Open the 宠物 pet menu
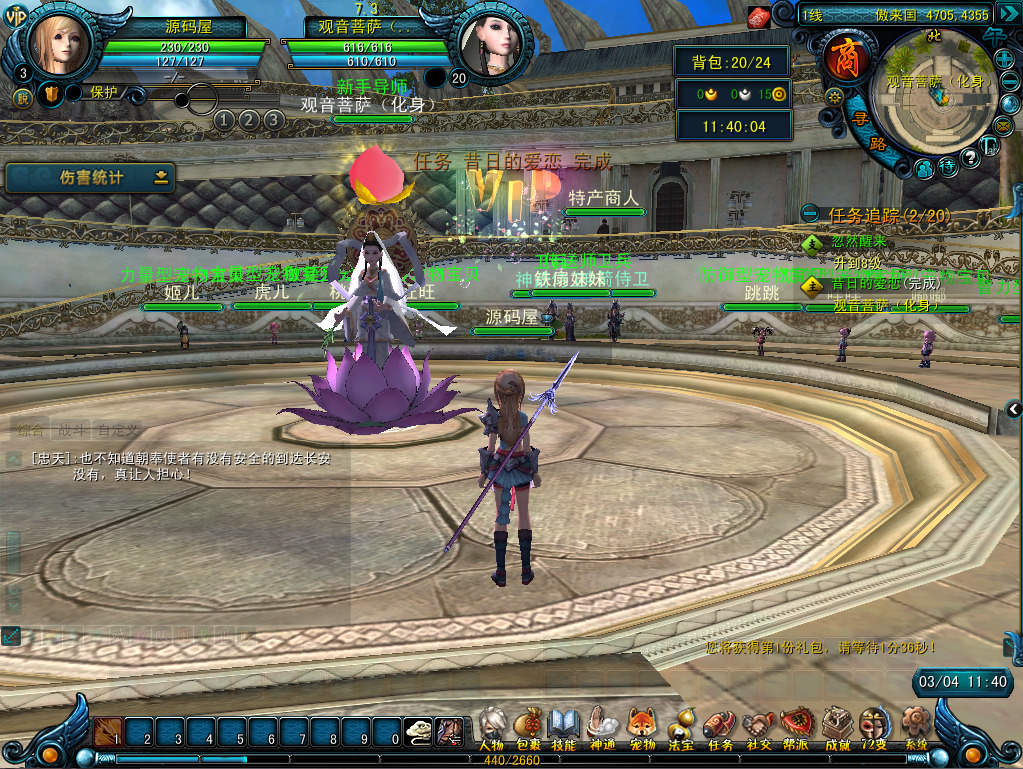 point(641,728)
